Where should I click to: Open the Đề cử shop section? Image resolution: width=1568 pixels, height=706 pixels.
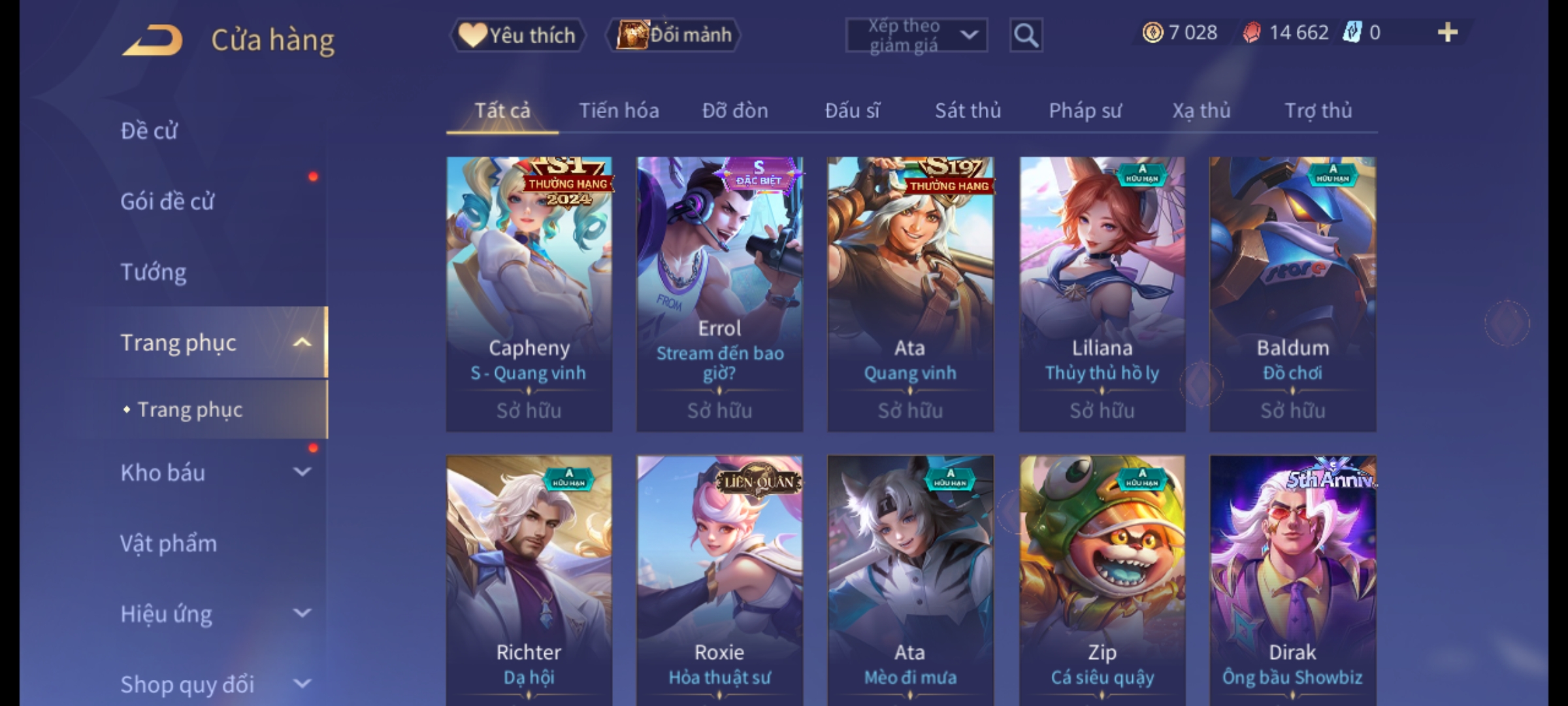point(149,131)
